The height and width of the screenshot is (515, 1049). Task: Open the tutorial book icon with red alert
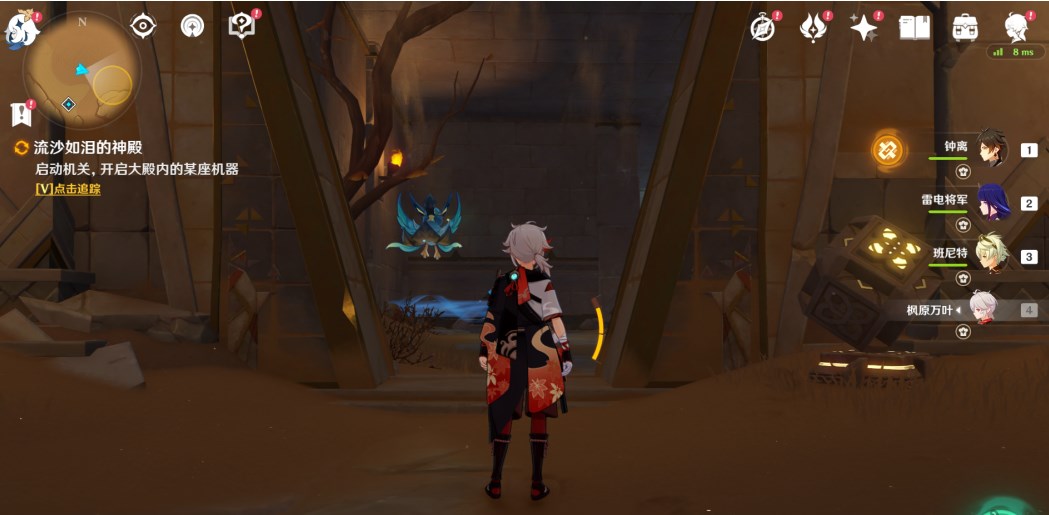point(242,26)
